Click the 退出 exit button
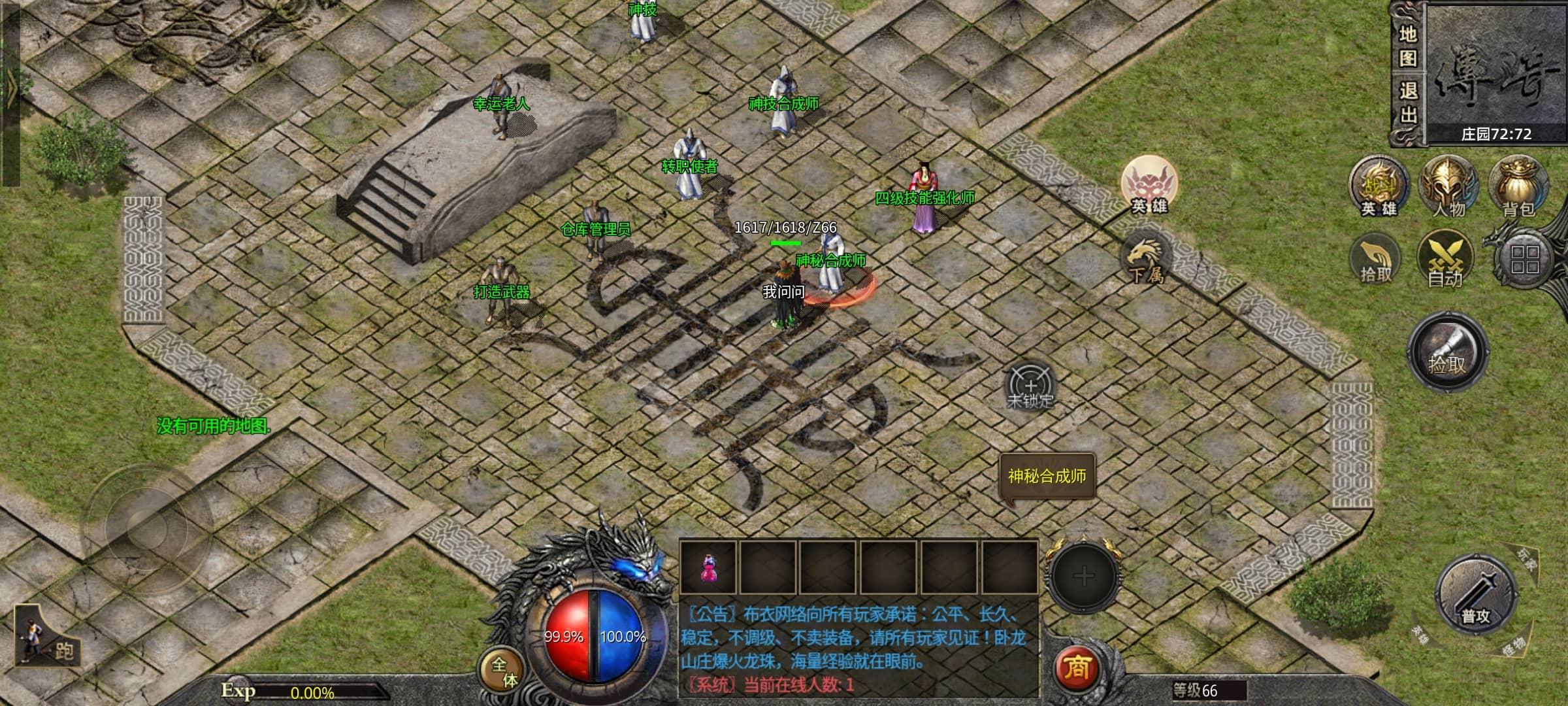Image resolution: width=1568 pixels, height=706 pixels. coord(1407,103)
